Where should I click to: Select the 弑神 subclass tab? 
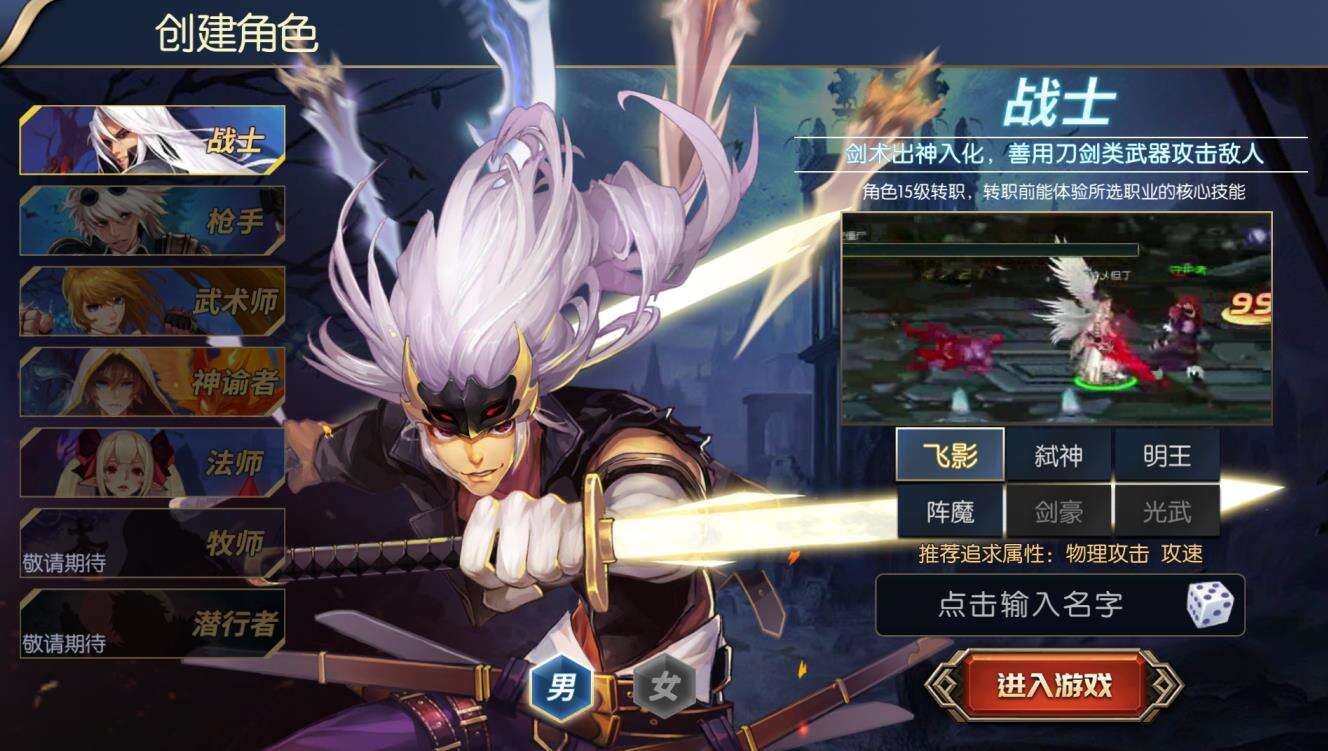[x=1060, y=455]
